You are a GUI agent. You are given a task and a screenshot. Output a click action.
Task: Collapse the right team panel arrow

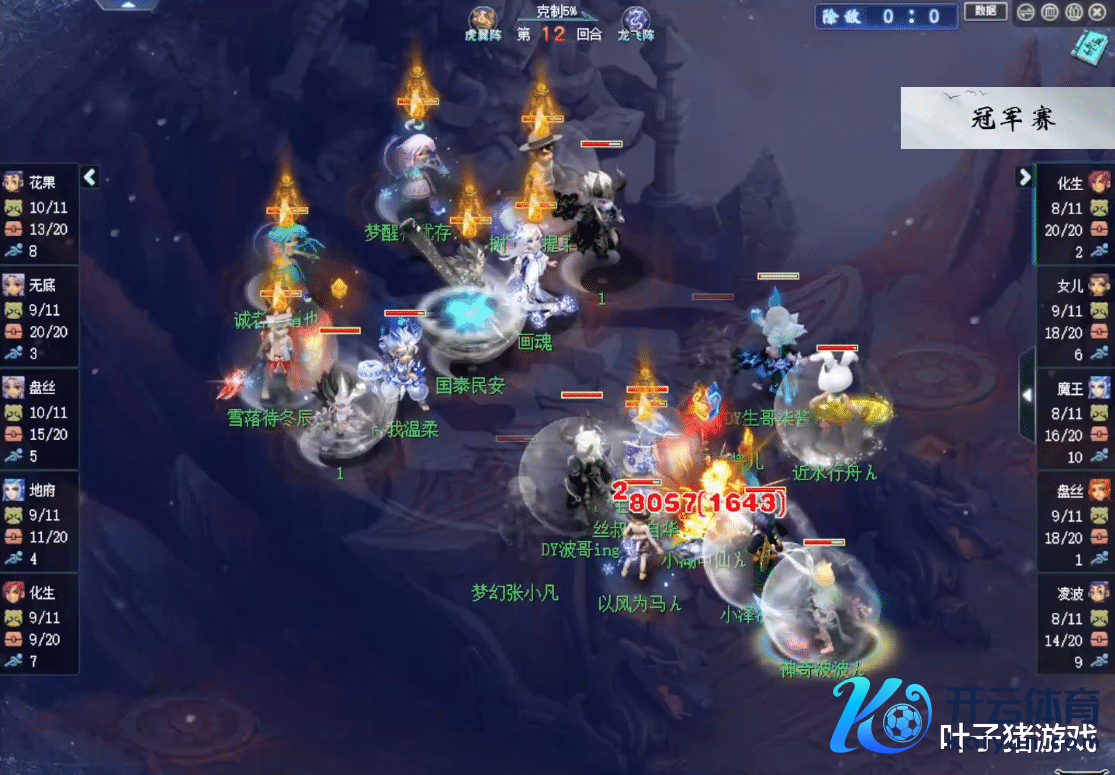[1024, 177]
